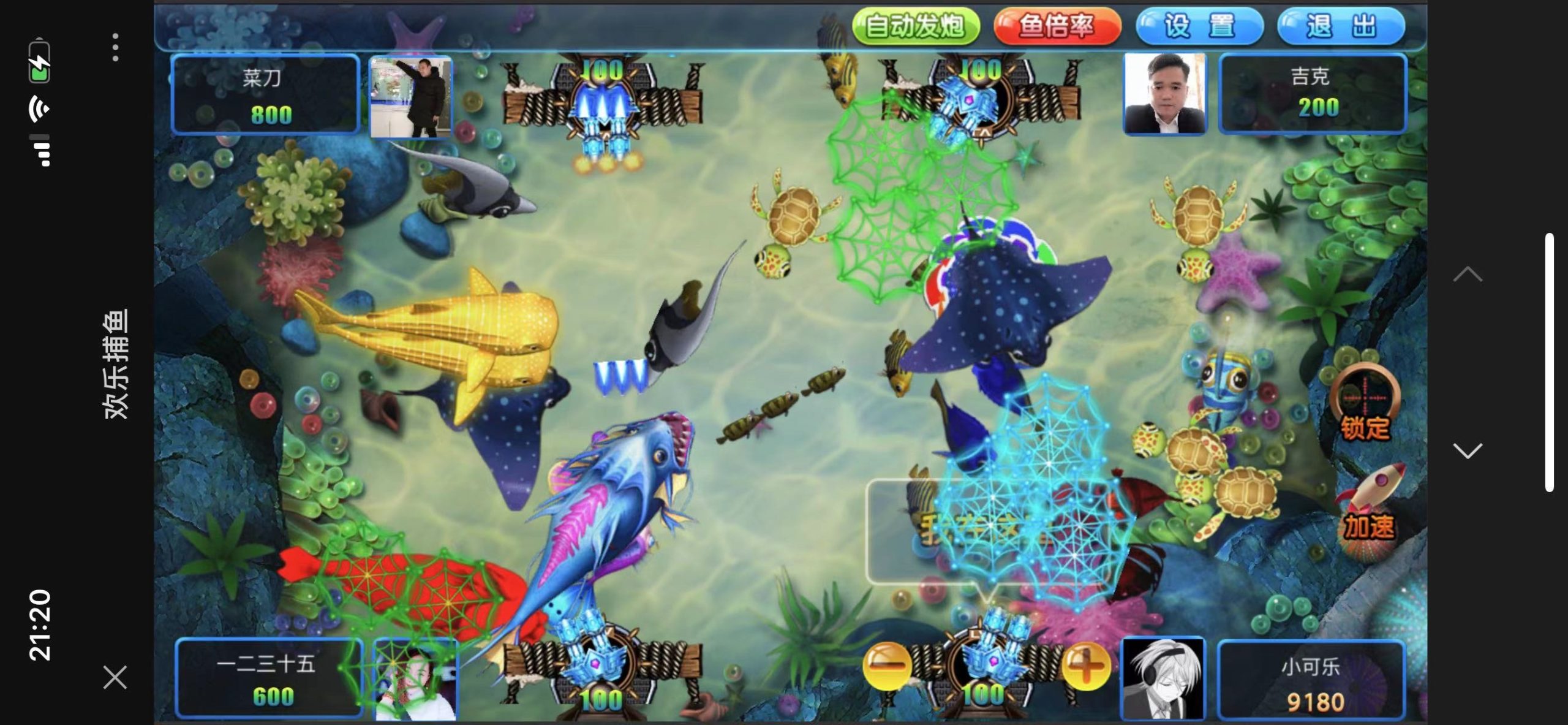This screenshot has width=1568, height=725.
Task: Click the up chevron arrow
Action: 1468,275
